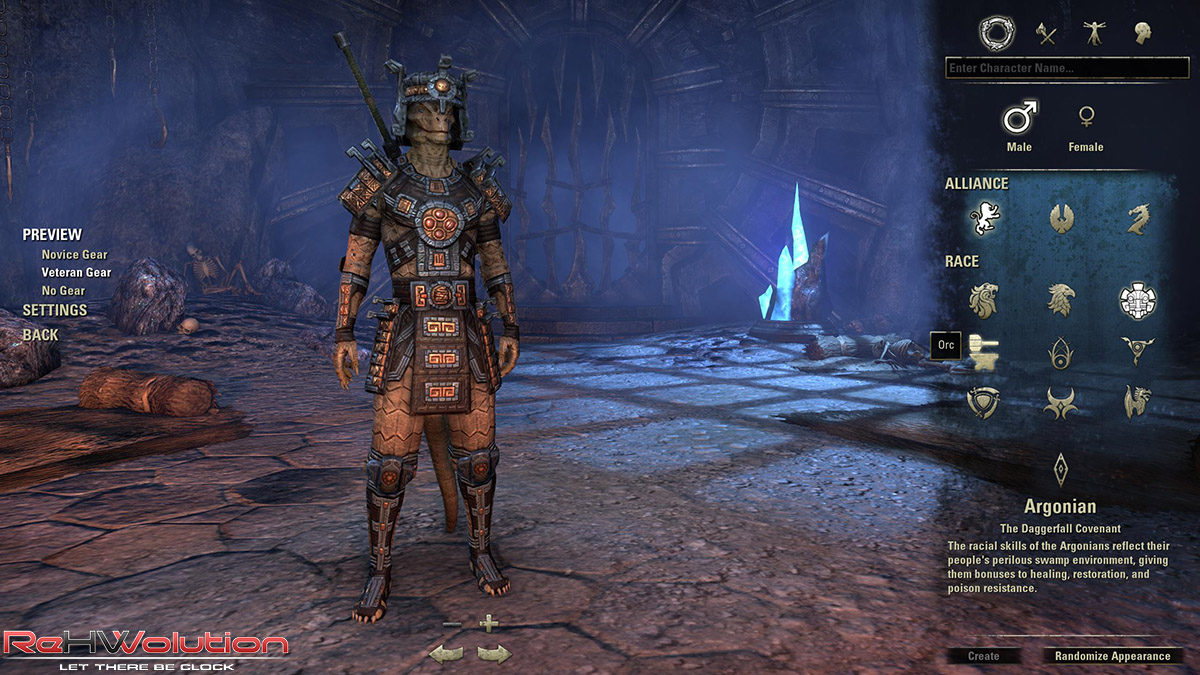Randomize Appearance of the character
The width and height of the screenshot is (1200, 675).
[1112, 656]
